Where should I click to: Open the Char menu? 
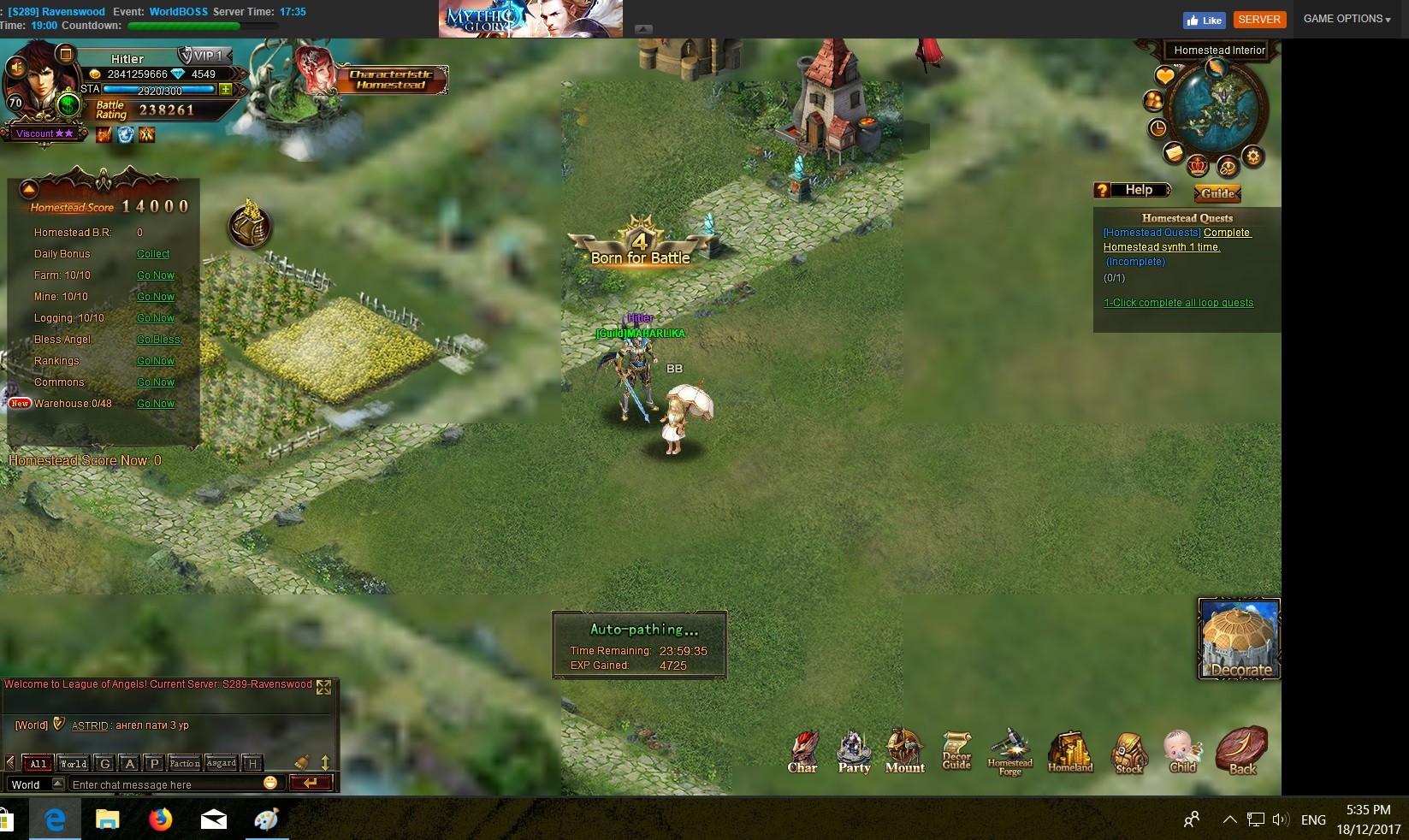click(802, 752)
